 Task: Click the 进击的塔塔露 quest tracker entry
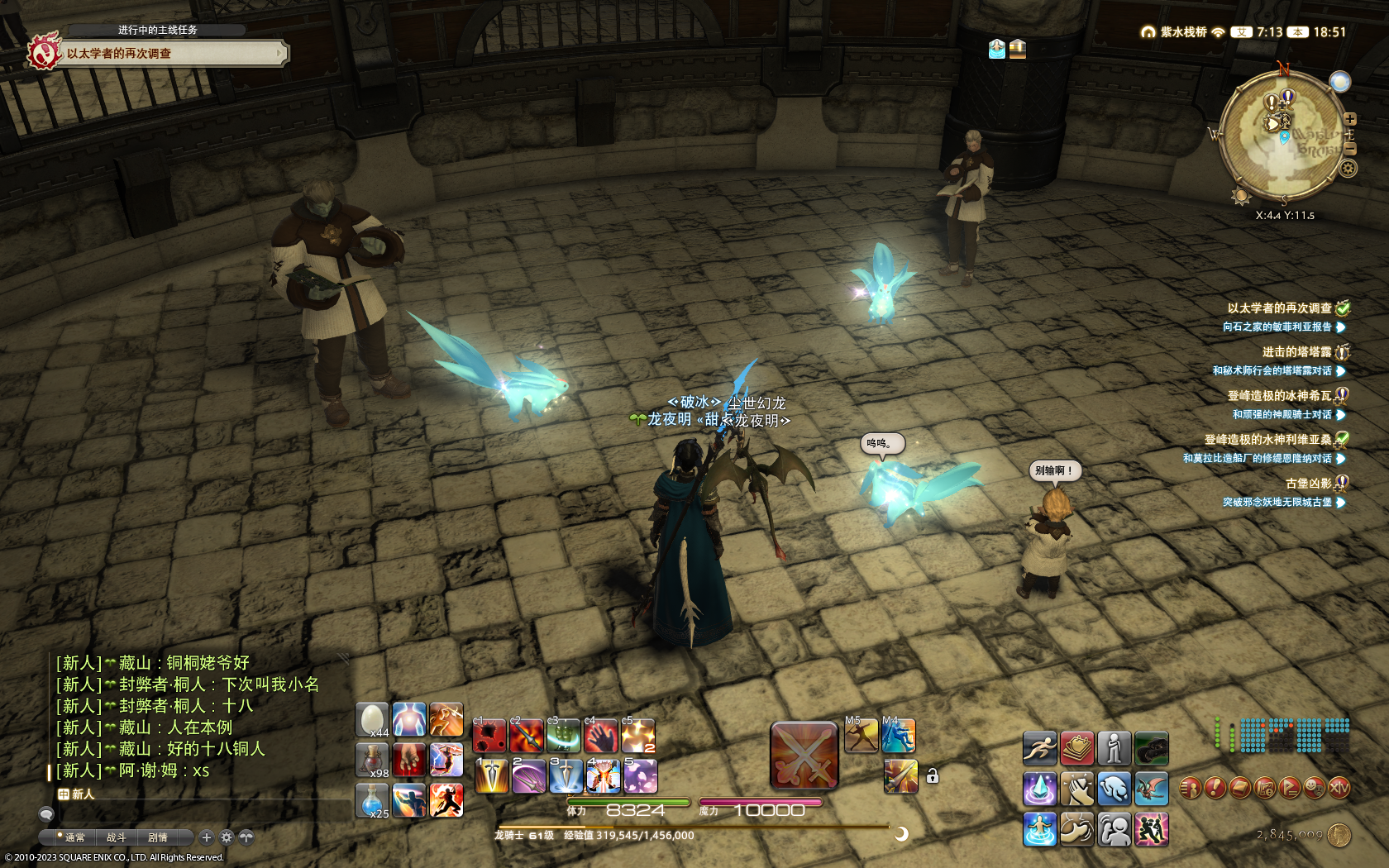pos(1296,352)
